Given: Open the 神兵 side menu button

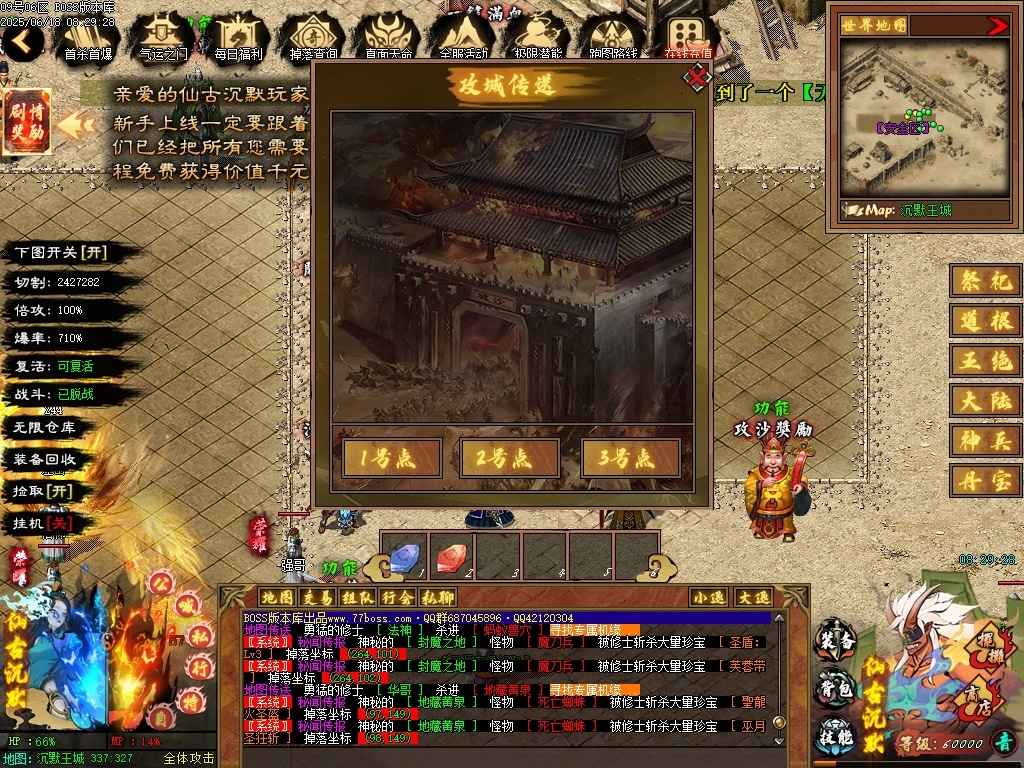Looking at the screenshot, I should 986,440.
